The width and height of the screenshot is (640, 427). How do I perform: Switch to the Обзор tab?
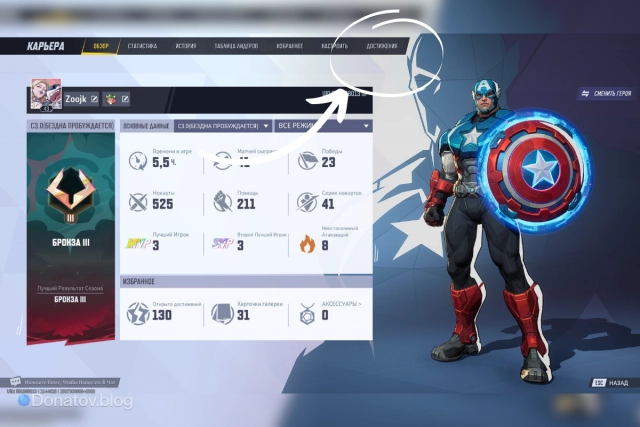tap(100, 46)
